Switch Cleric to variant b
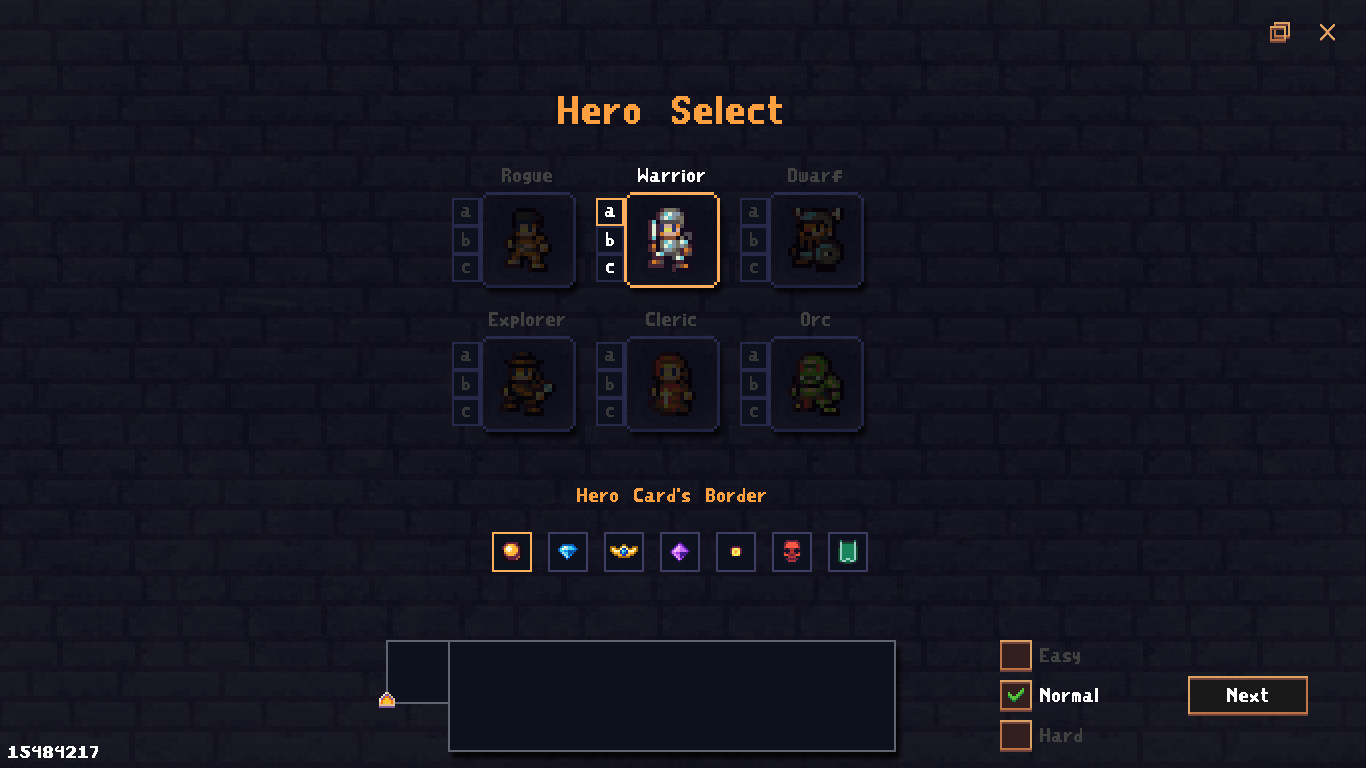Screen dimensions: 1366x768 click(610, 384)
